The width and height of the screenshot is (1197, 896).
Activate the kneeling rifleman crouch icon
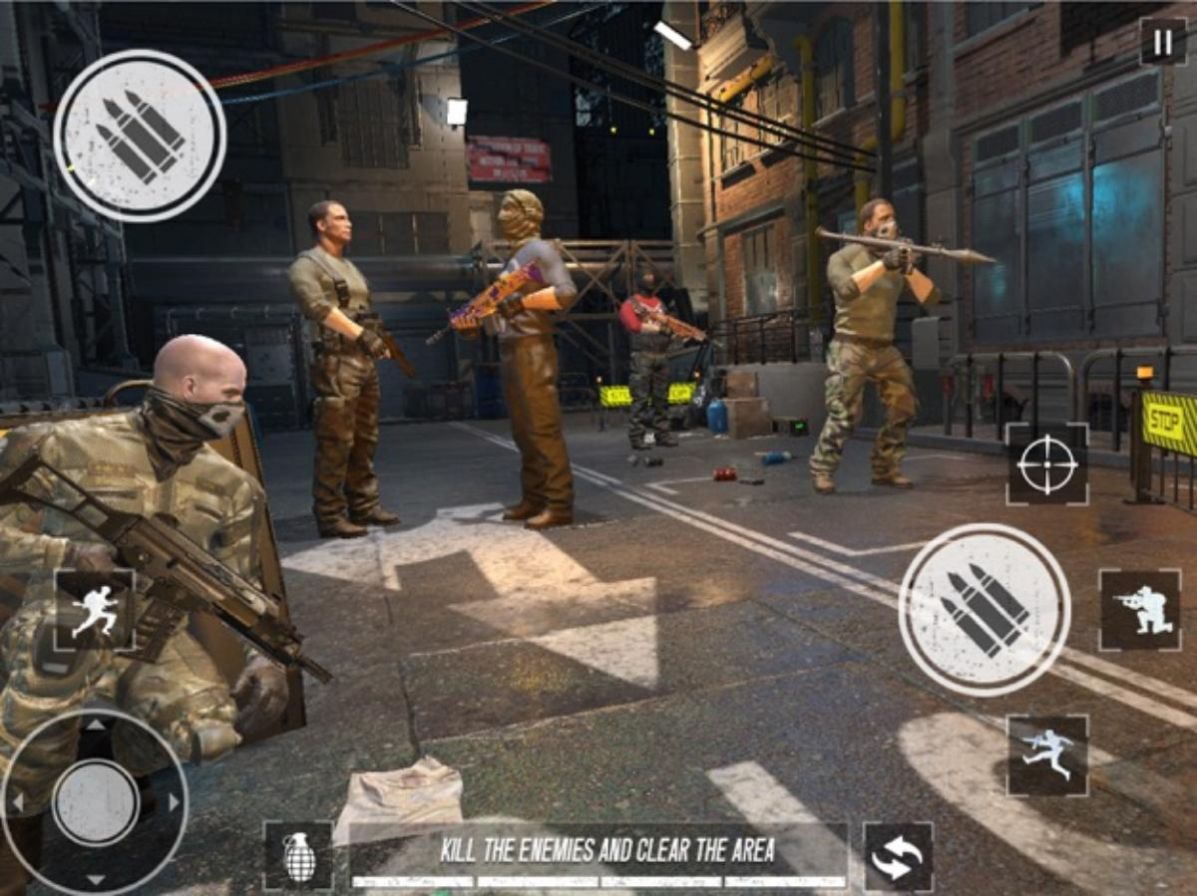pos(1139,609)
